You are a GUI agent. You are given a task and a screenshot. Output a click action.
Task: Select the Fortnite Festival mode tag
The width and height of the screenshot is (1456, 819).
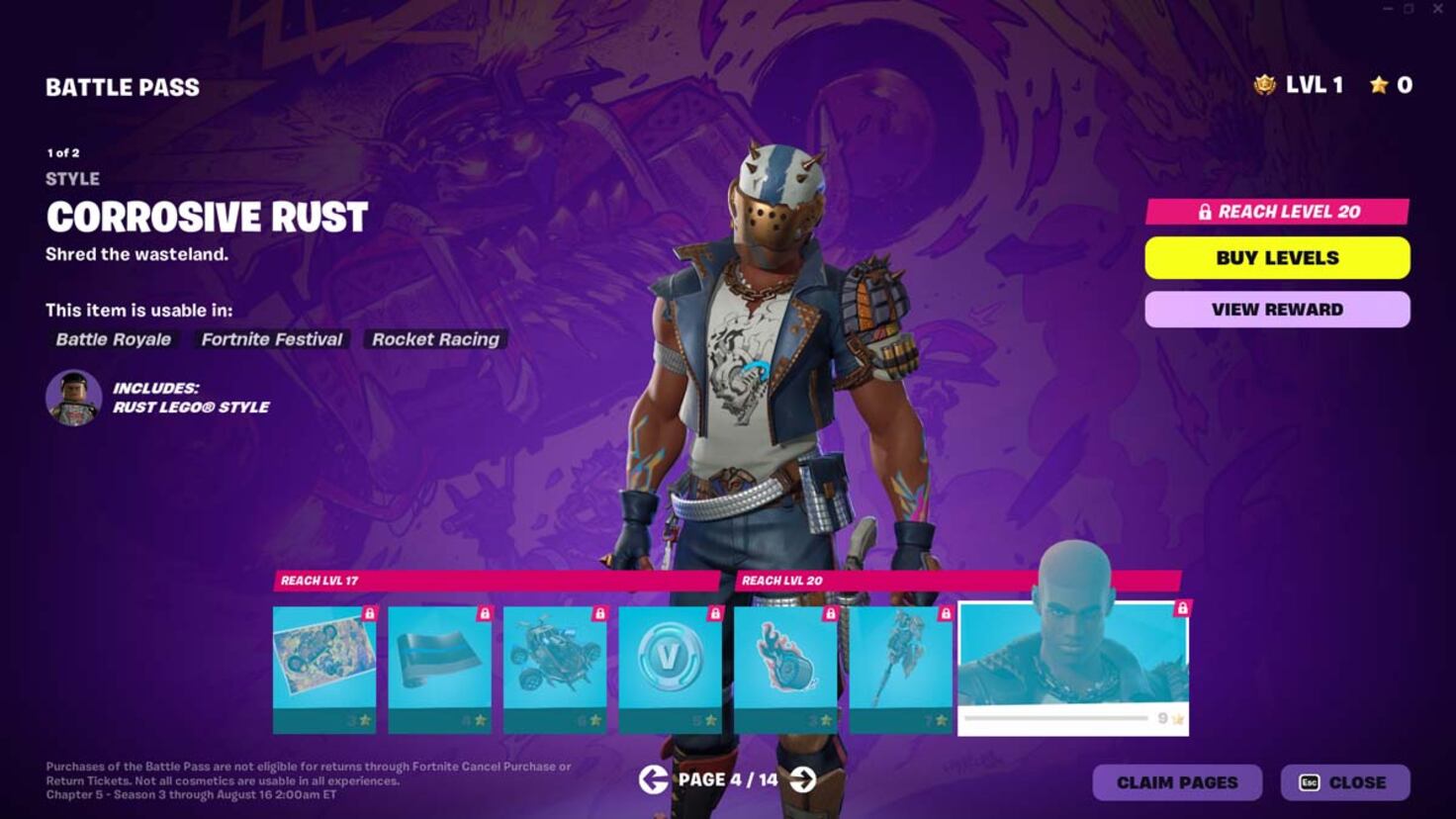pos(271,339)
